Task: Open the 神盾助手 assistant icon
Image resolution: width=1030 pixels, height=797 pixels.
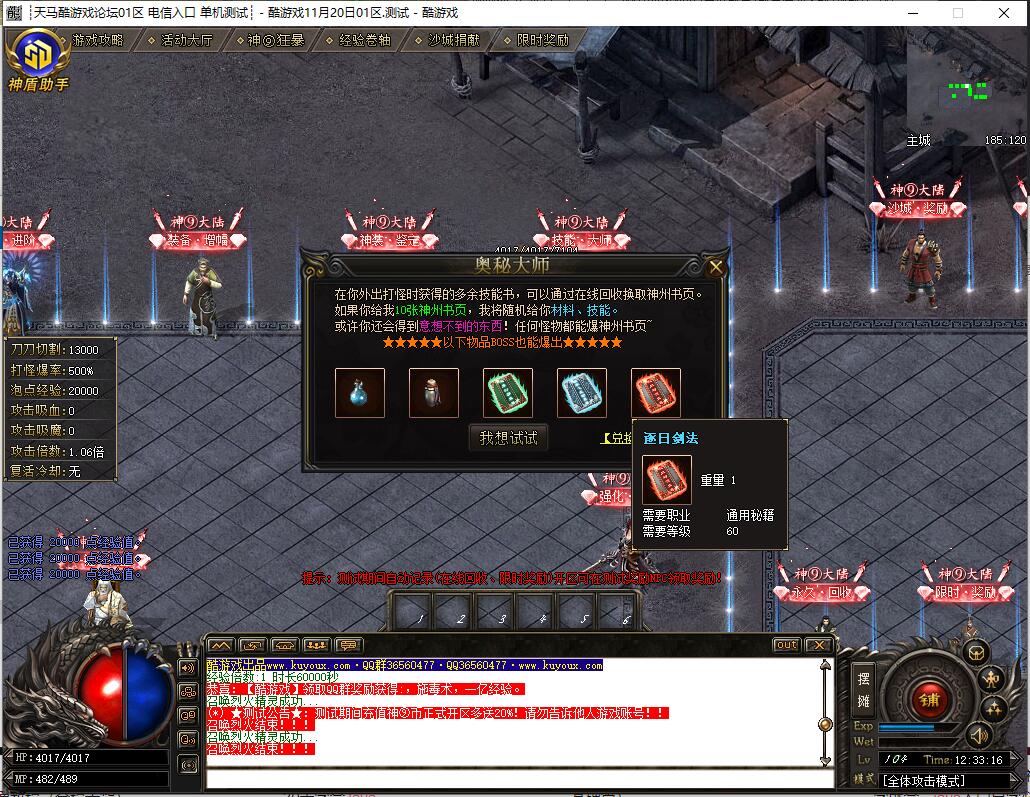Action: pyautogui.click(x=37, y=60)
